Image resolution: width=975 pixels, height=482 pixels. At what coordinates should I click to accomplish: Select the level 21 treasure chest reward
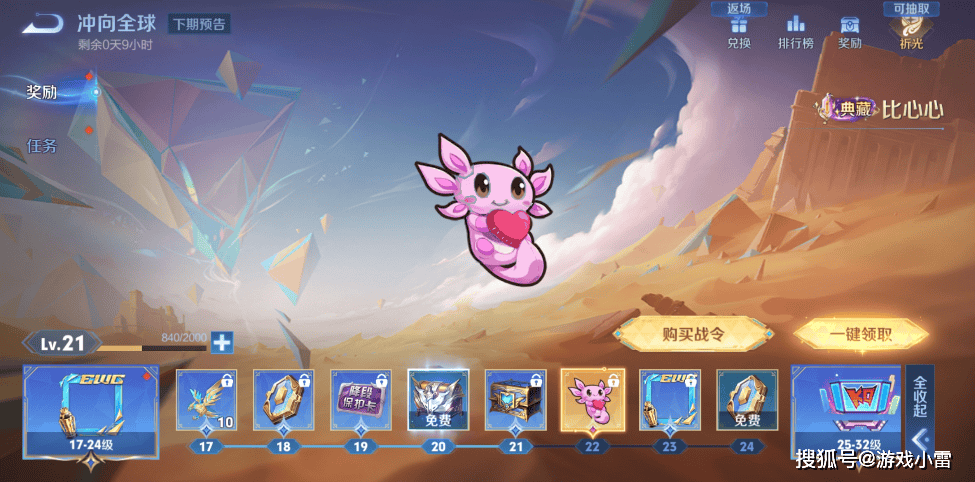point(516,400)
